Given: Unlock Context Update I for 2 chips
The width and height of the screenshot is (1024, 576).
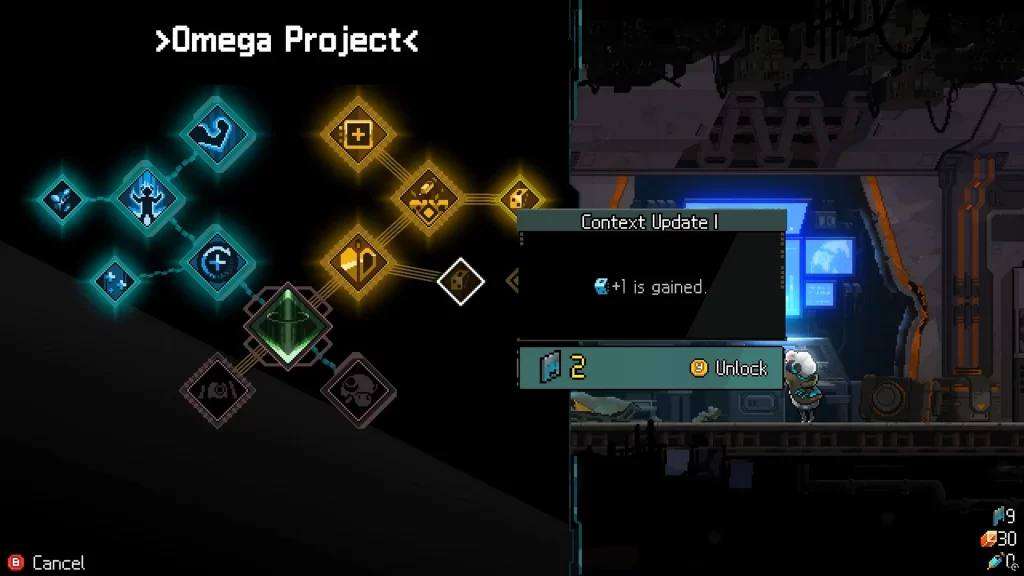Looking at the screenshot, I should pos(729,368).
